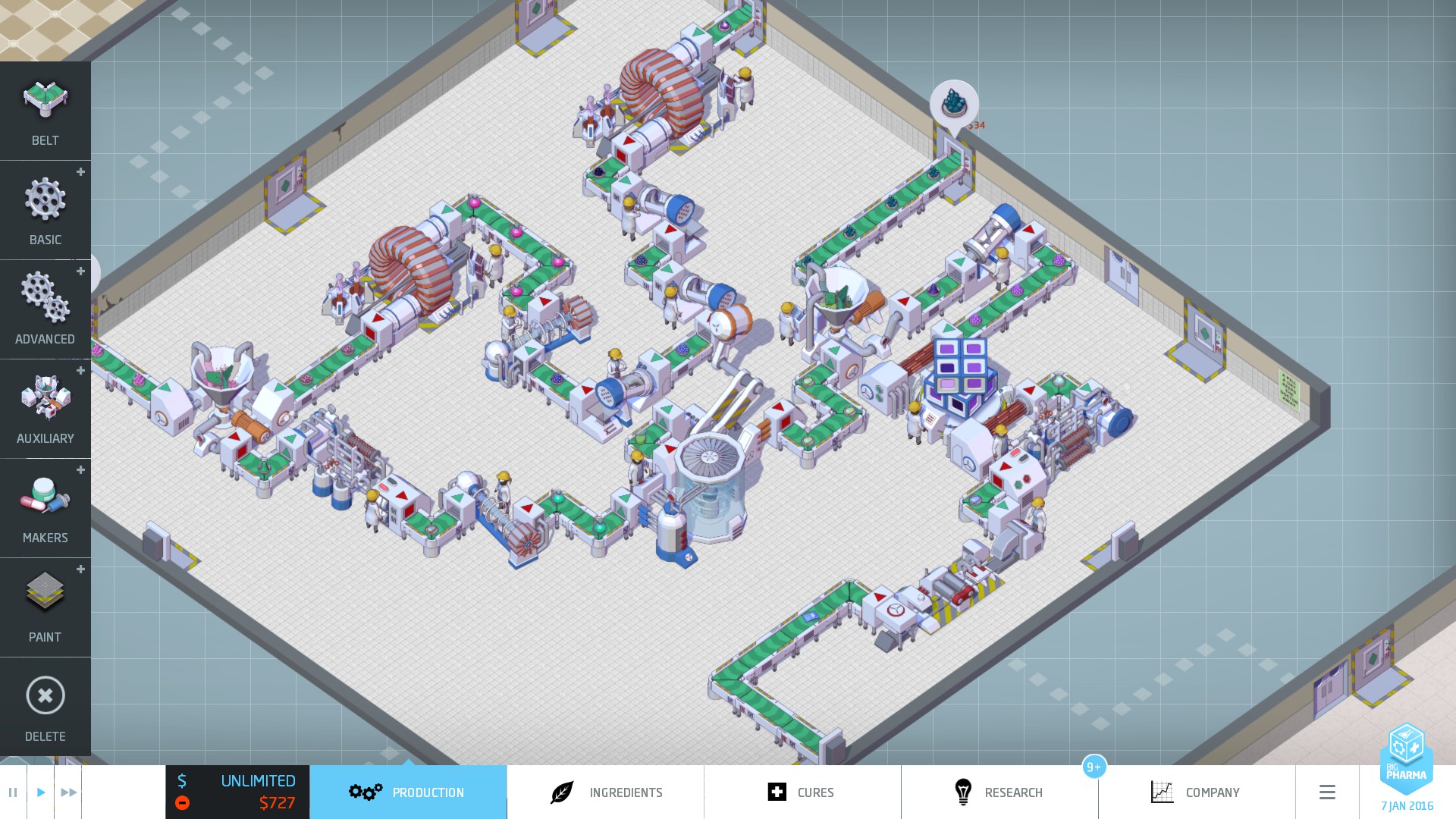Viewport: 1456px width, 819px height.
Task: Open the Basic machines category
Action: (x=45, y=210)
